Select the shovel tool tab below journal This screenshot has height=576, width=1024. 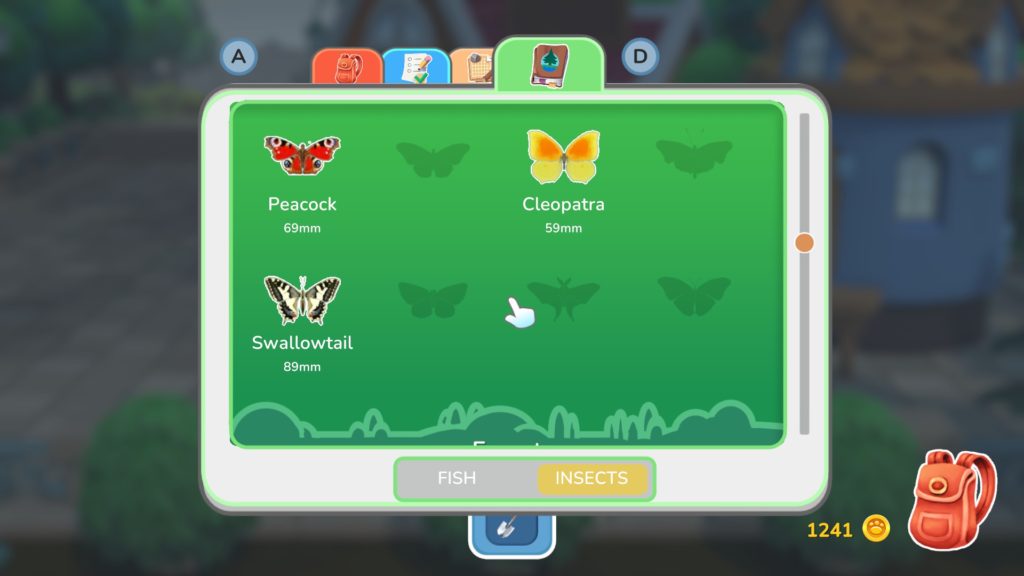(511, 527)
